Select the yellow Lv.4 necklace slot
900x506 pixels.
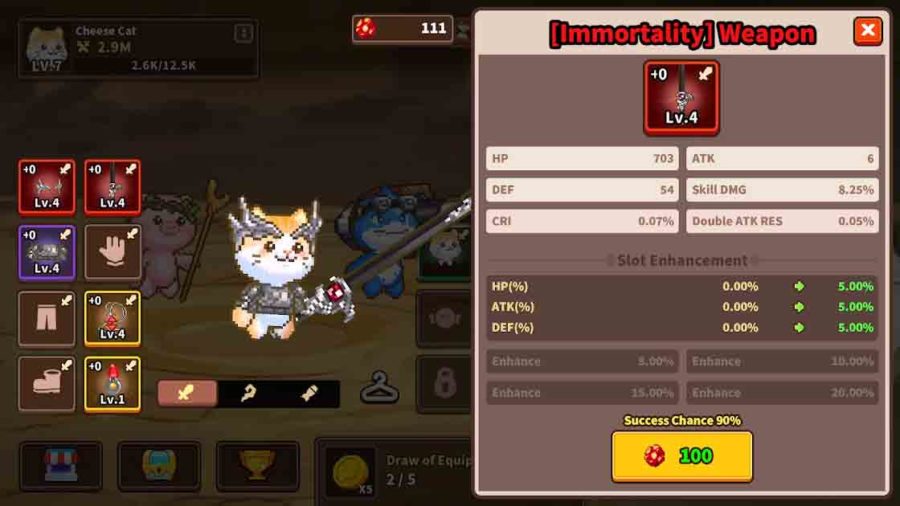point(112,318)
